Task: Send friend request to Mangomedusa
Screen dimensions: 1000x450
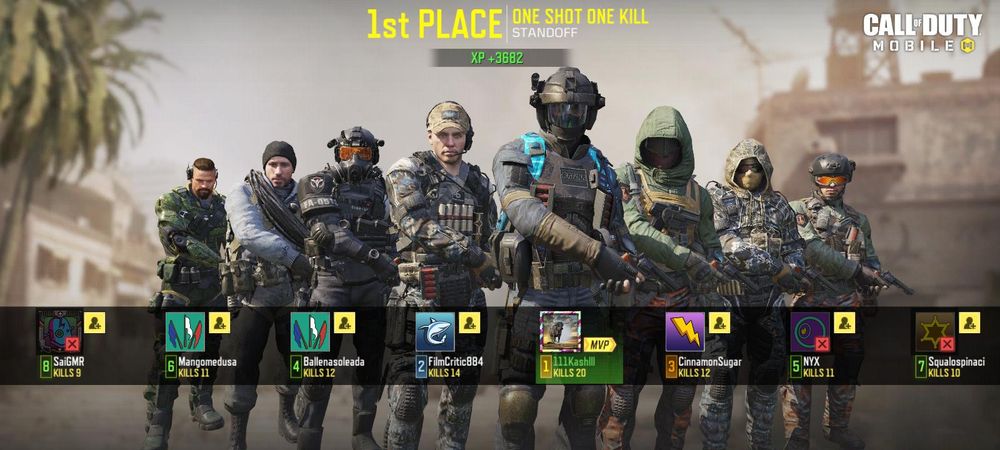Action: tap(219, 322)
